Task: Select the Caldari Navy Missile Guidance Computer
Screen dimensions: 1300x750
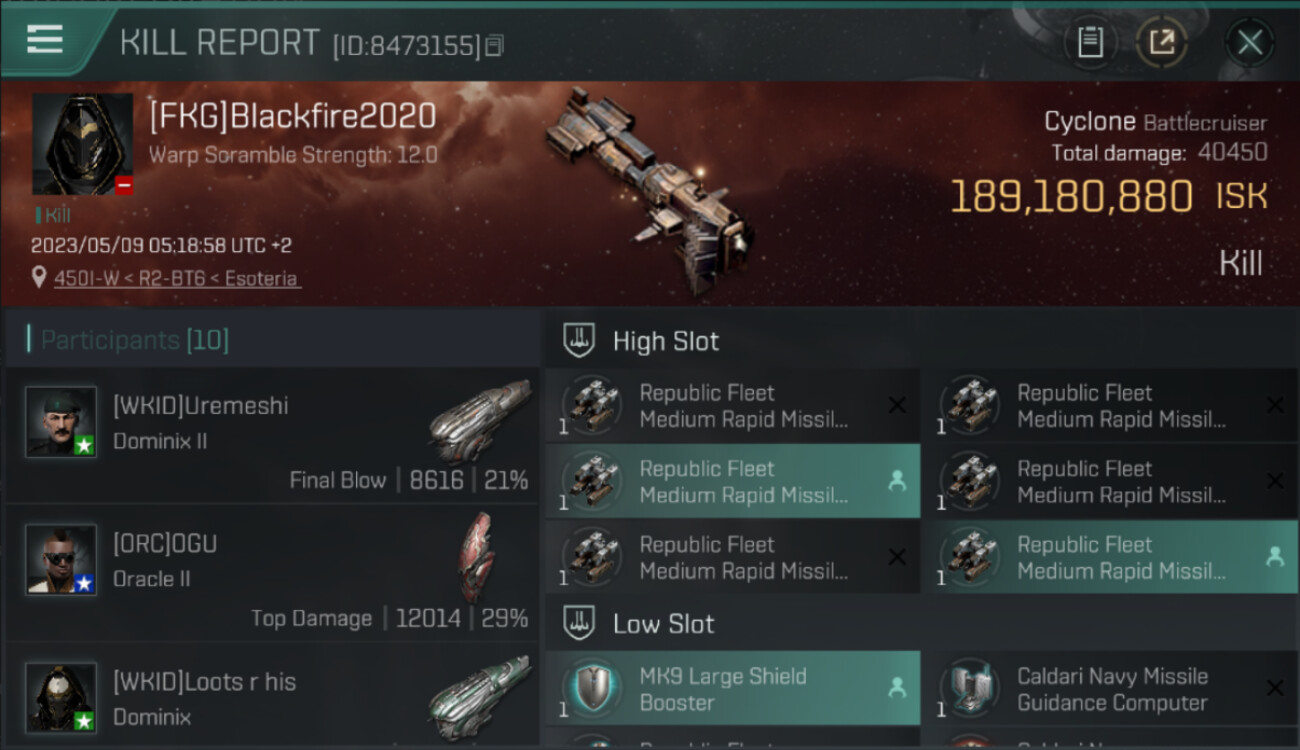Action: (1110, 688)
